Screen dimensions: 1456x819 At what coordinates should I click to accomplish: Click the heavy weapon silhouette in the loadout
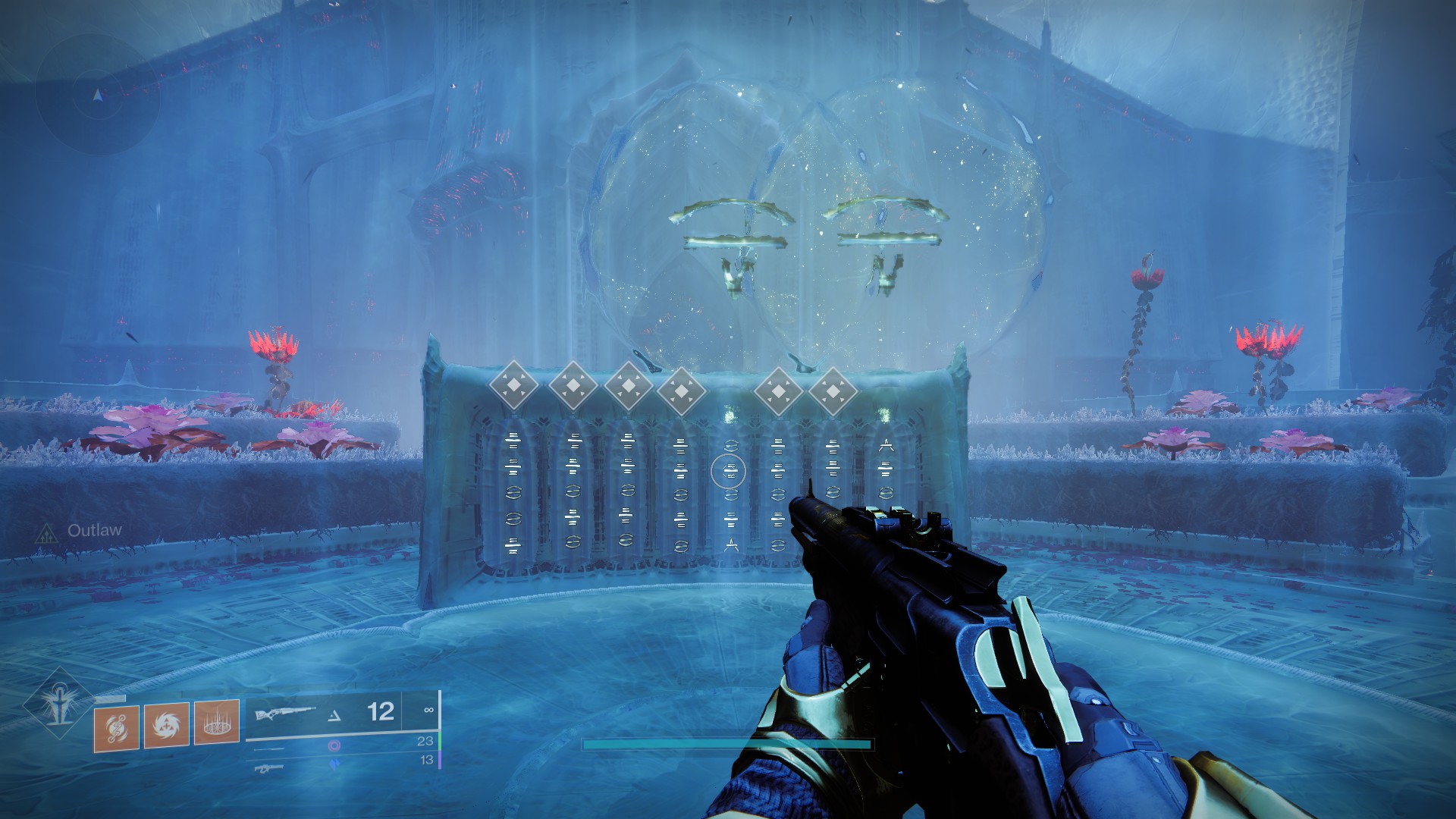coord(269,768)
